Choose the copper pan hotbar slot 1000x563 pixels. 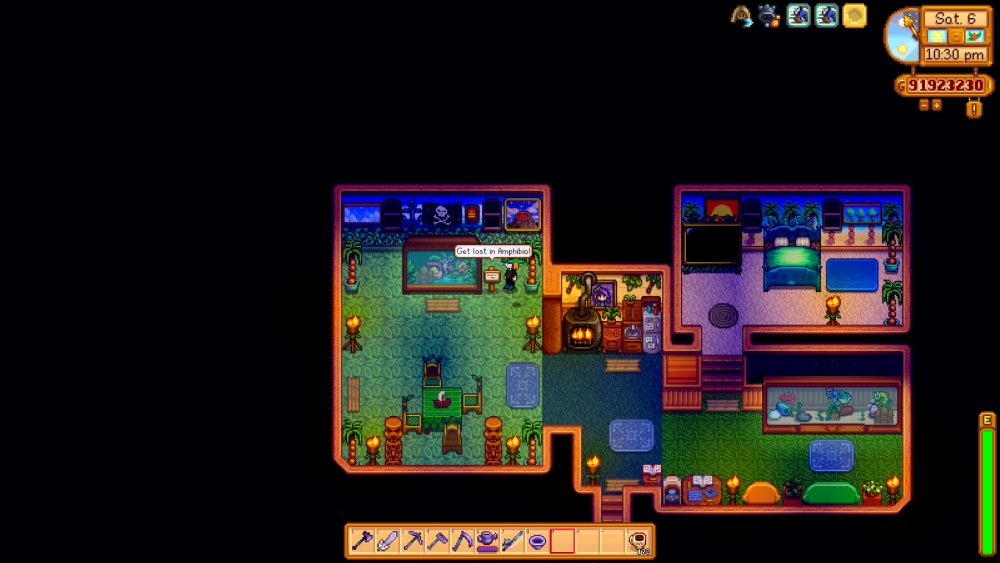click(x=537, y=541)
